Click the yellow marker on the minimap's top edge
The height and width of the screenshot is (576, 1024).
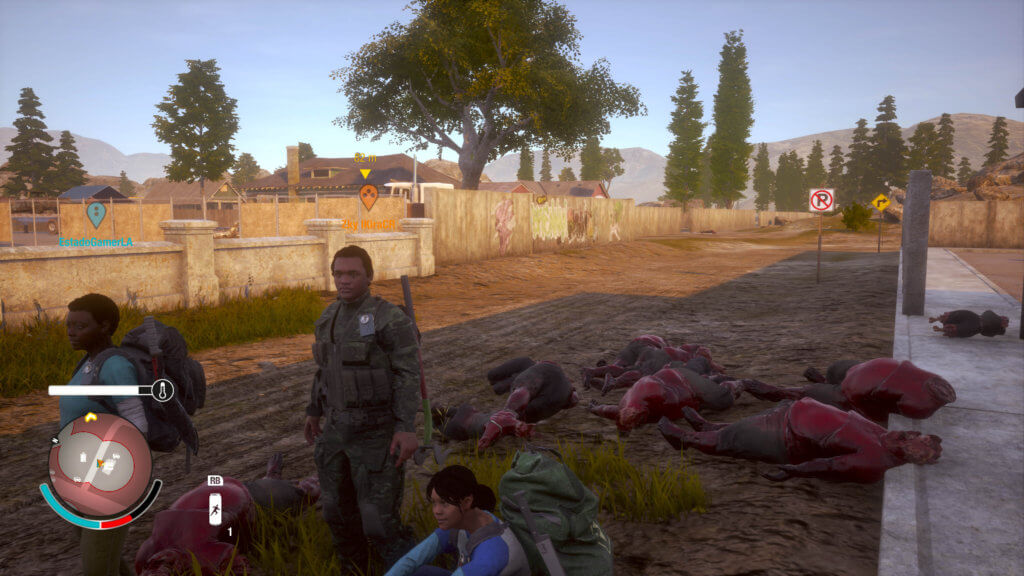(x=90, y=417)
